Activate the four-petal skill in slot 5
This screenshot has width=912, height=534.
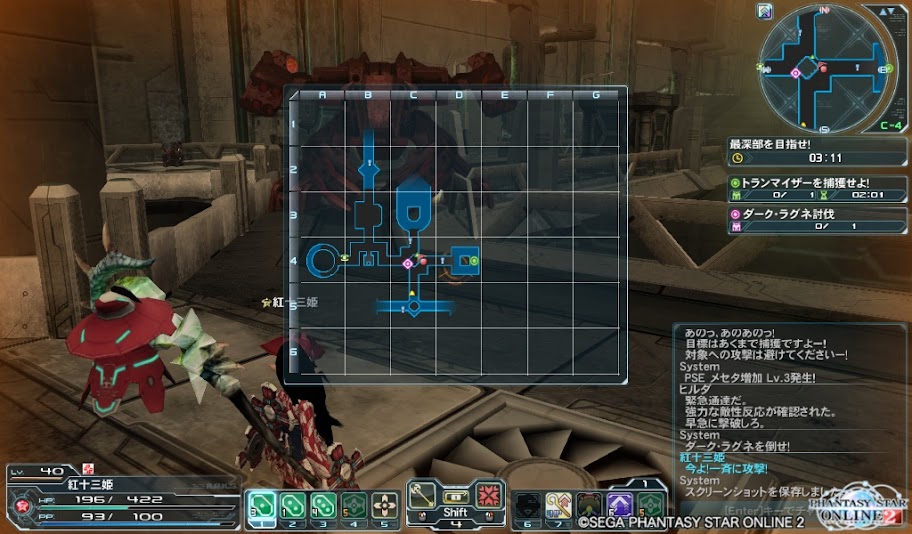coord(385,505)
